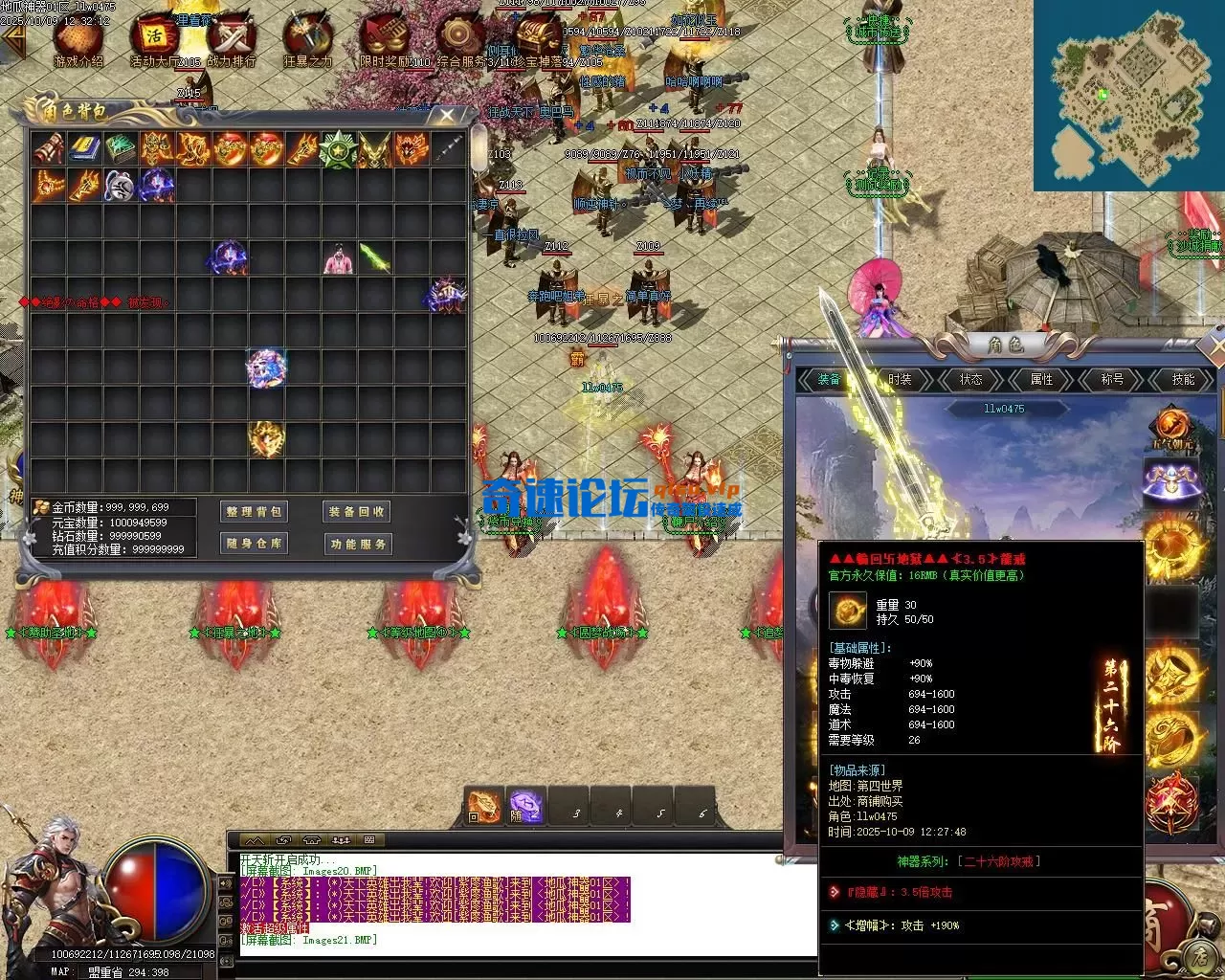Open the 珍宝掉落 treasure chest icon
This screenshot has height=980, width=1225.
point(537,38)
